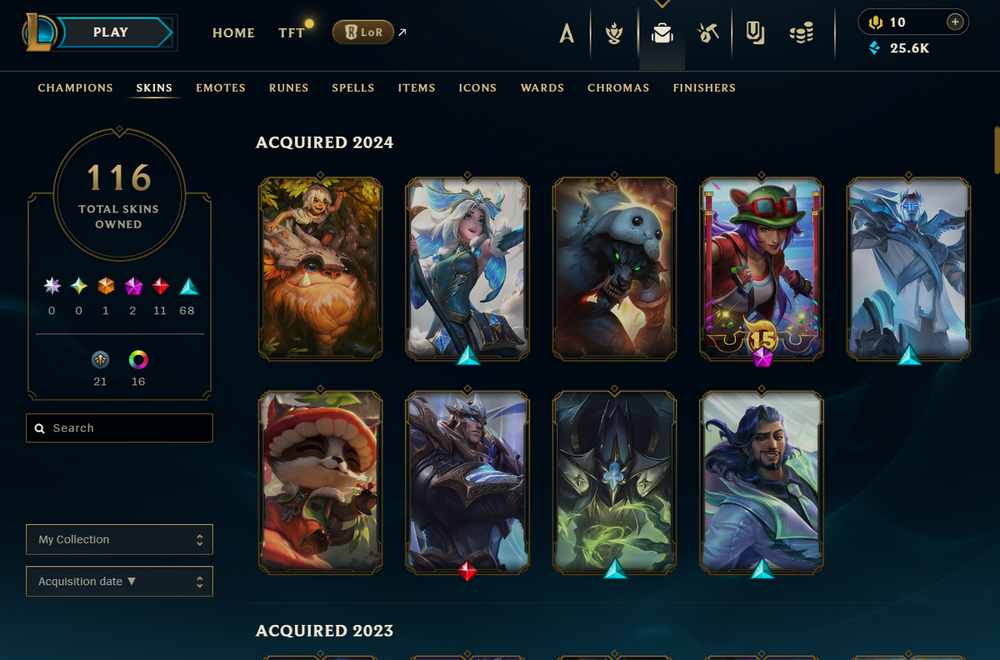Open the Acquisition date sort dropdown
Image resolution: width=1000 pixels, height=660 pixels.
pos(119,582)
